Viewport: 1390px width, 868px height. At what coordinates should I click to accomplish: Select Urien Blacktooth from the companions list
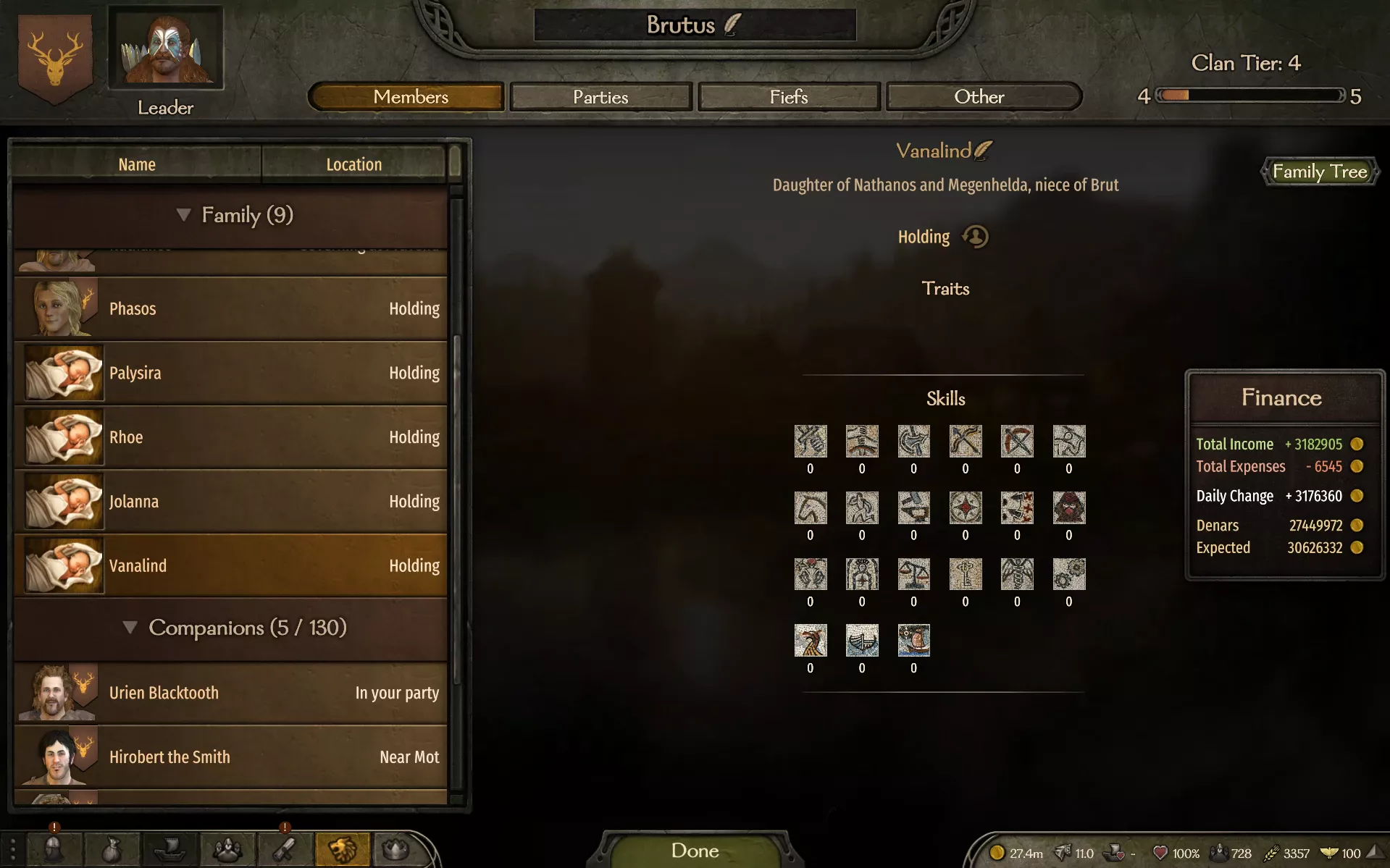tap(232, 692)
